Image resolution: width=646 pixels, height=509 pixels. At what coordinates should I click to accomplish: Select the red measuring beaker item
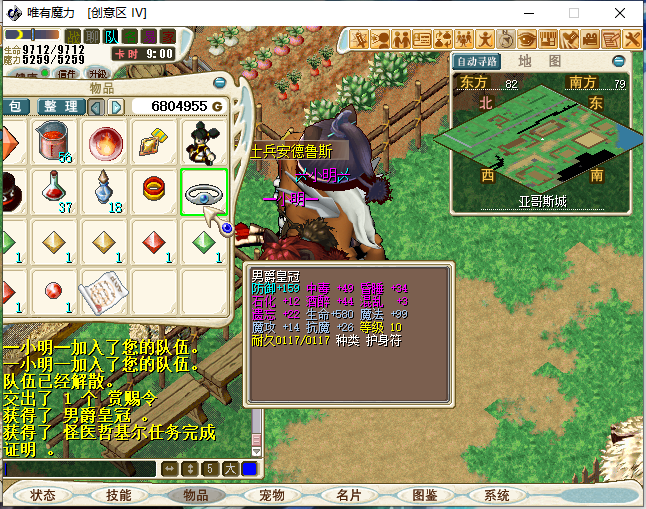57,142
